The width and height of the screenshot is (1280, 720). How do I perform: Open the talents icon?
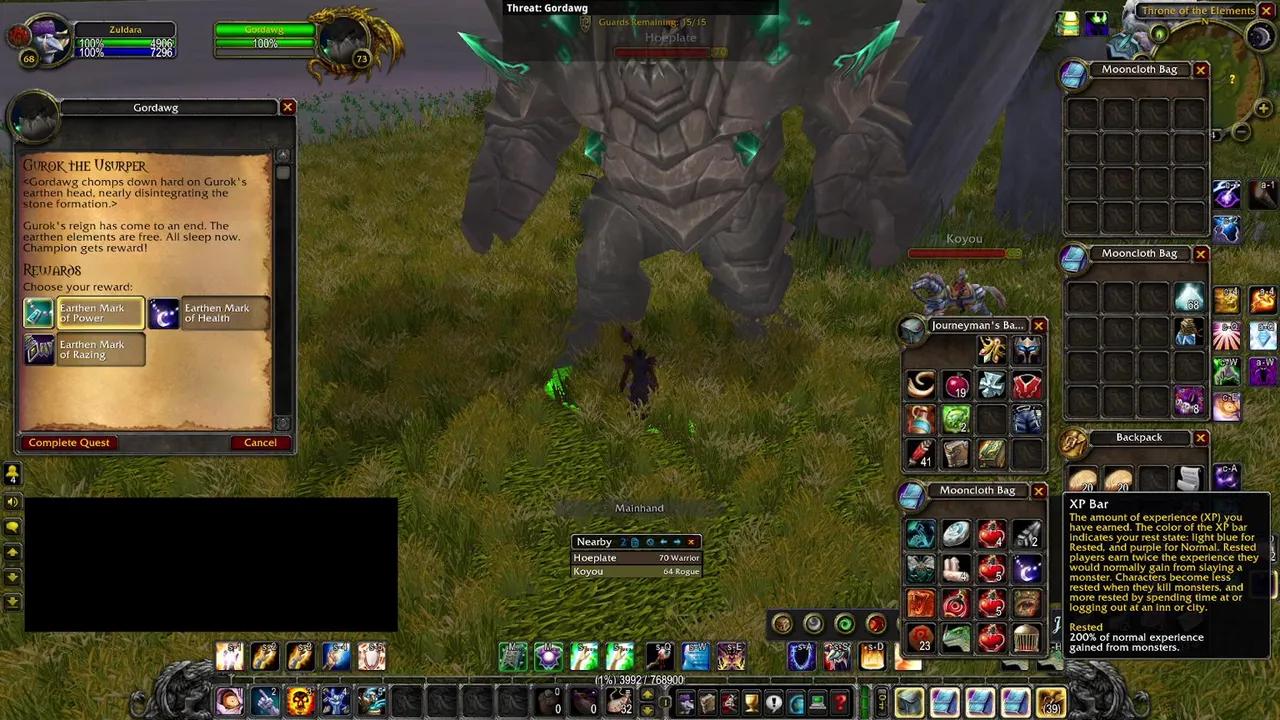click(729, 702)
